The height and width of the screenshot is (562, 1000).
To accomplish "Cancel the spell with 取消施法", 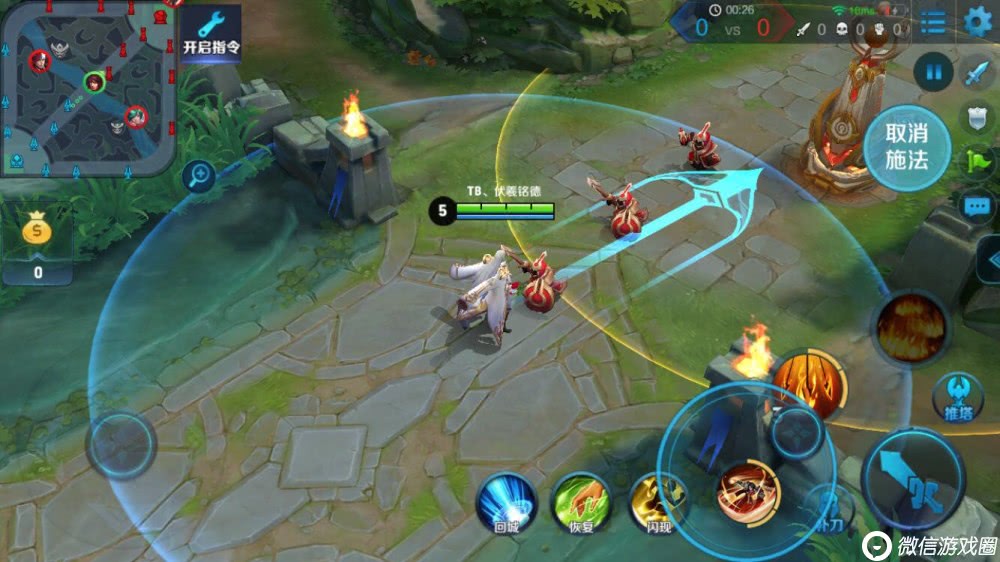I will pos(907,147).
